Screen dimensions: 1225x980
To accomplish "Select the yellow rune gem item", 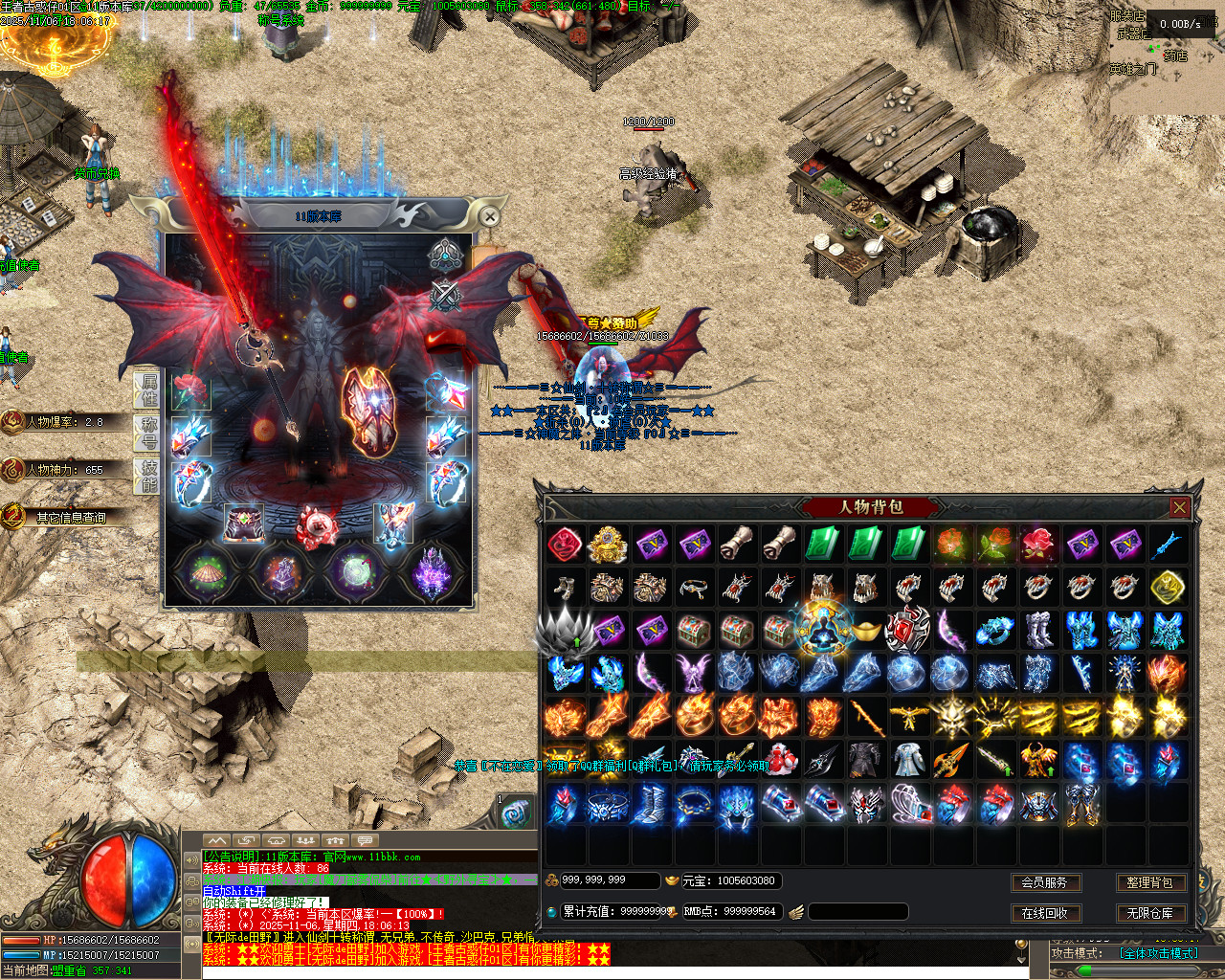I will 1168,588.
